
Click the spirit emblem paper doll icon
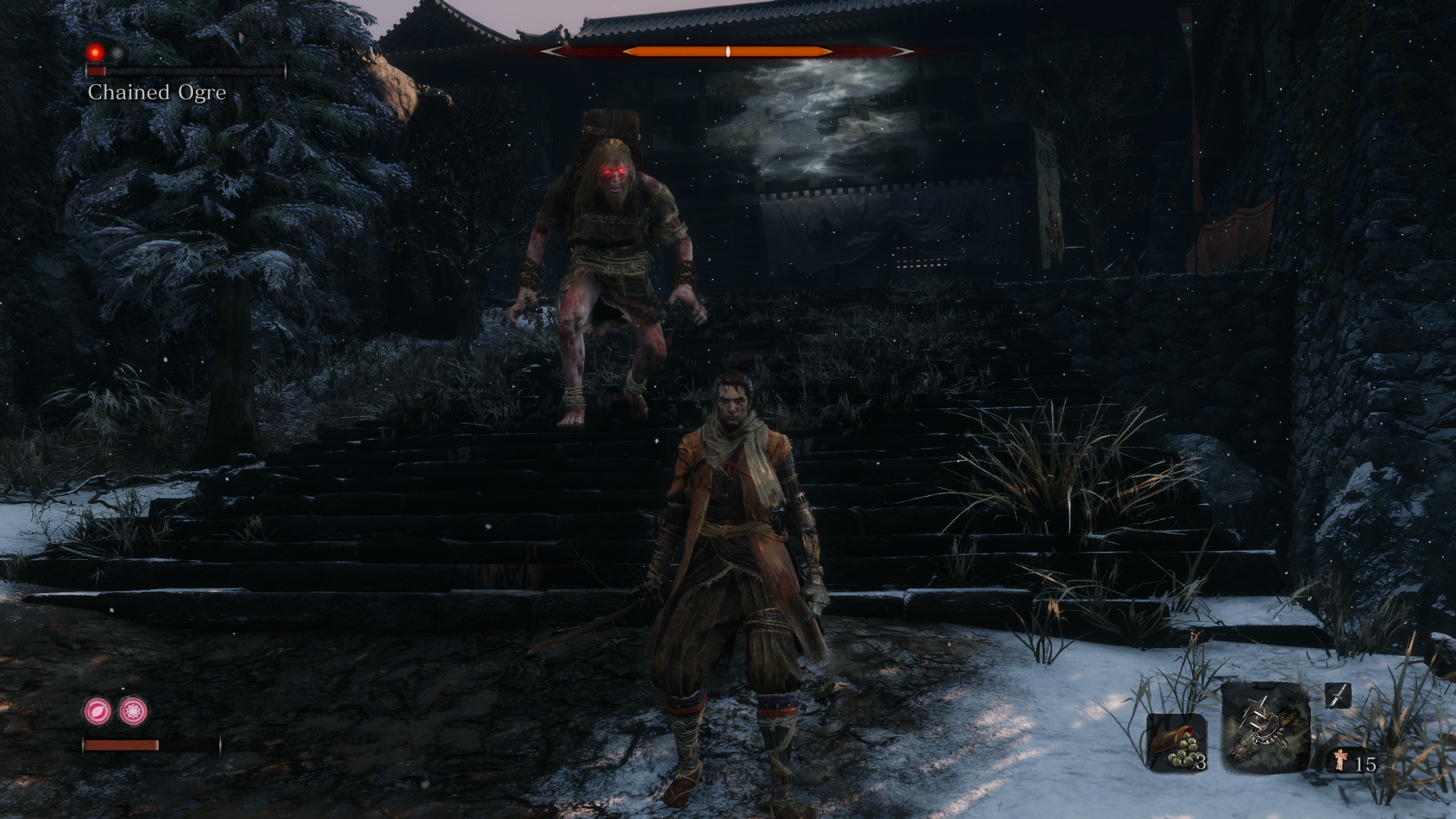(x=1340, y=761)
